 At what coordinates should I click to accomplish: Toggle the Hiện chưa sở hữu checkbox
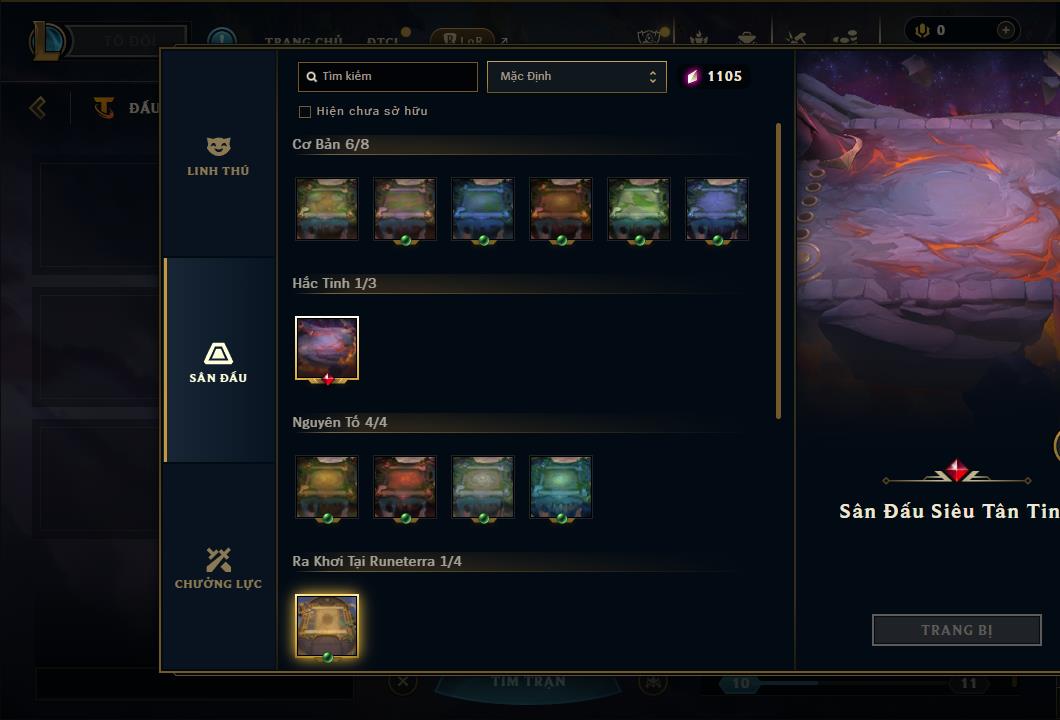click(305, 111)
